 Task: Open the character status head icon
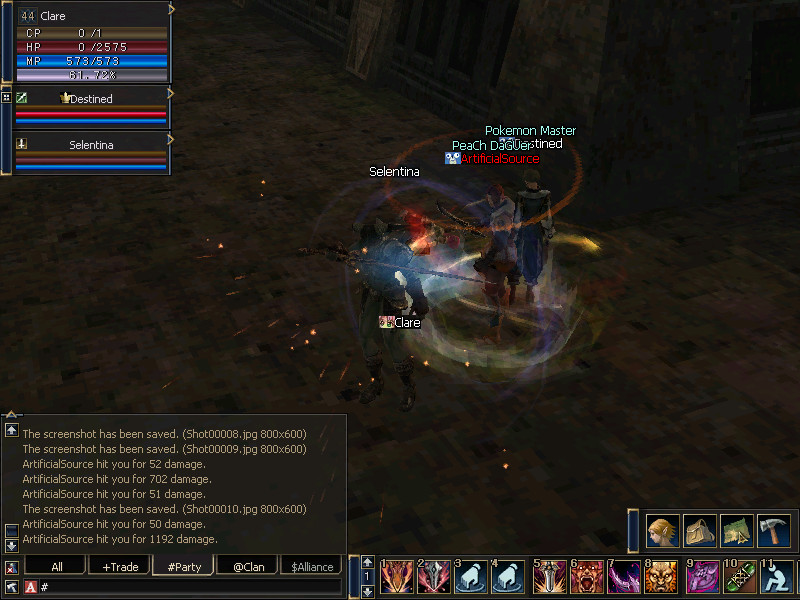(x=662, y=530)
